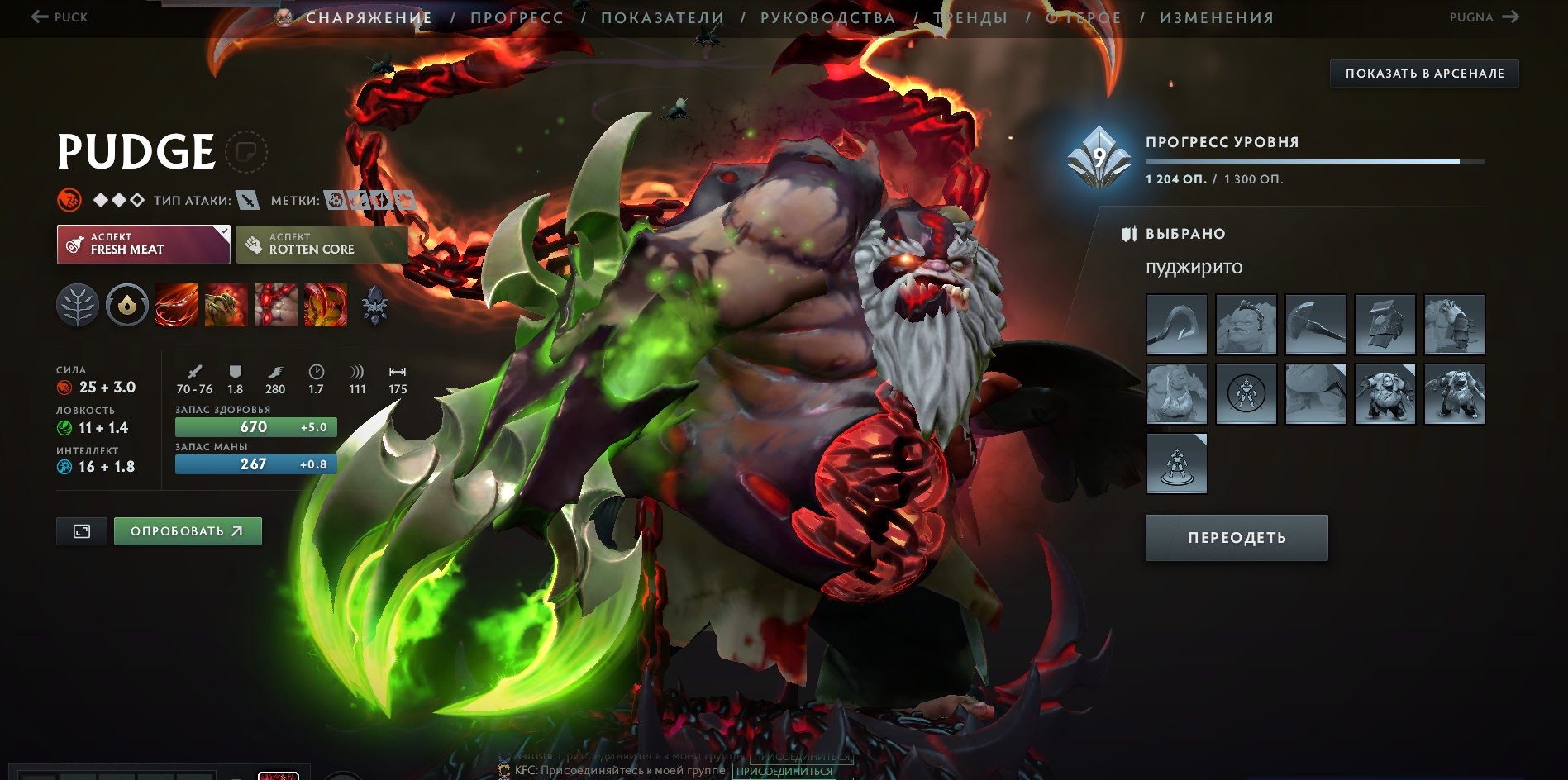Select the hook item thumbnail in пуджирито set

point(1175,325)
